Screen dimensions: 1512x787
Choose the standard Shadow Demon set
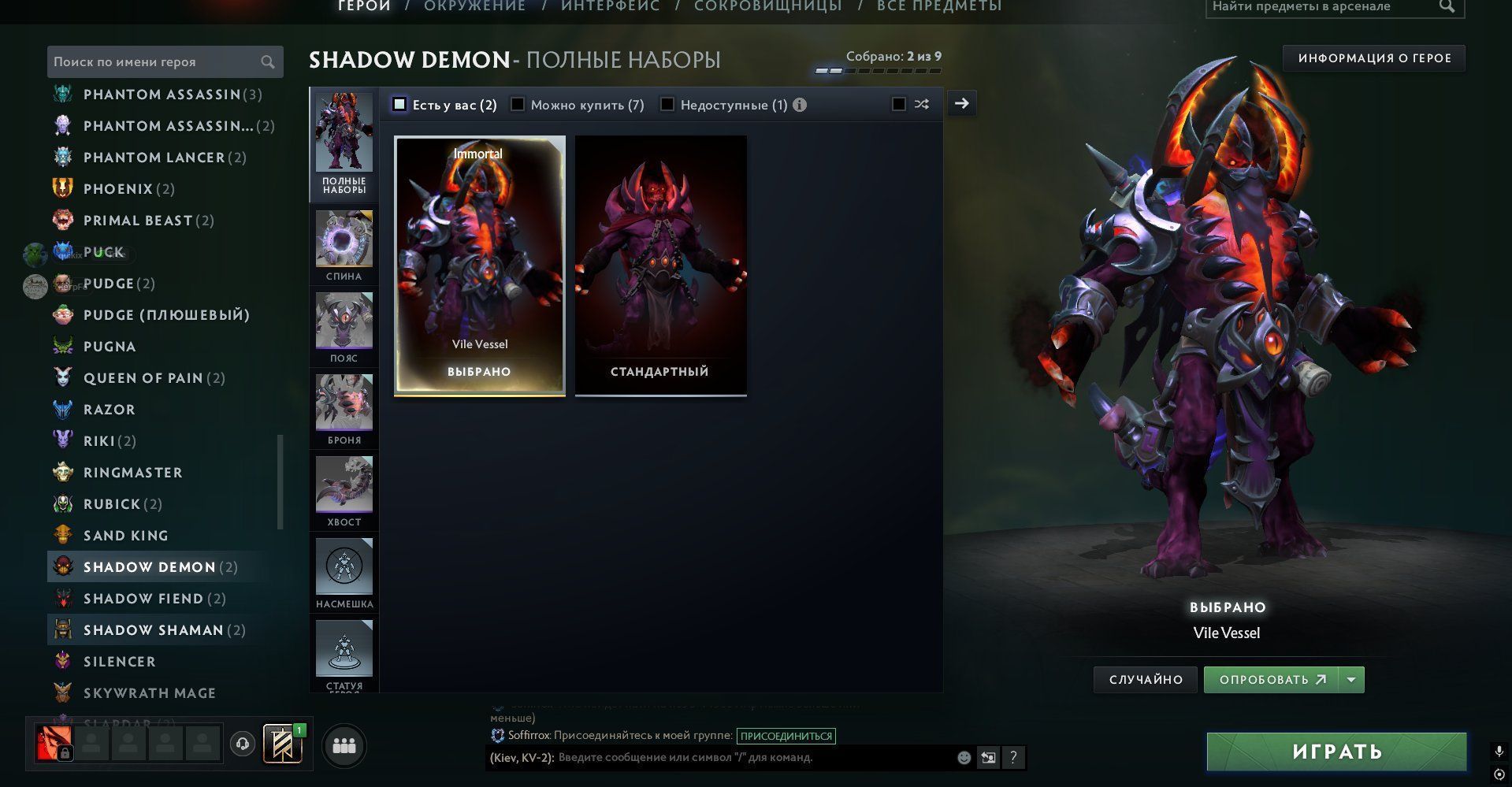[x=660, y=265]
